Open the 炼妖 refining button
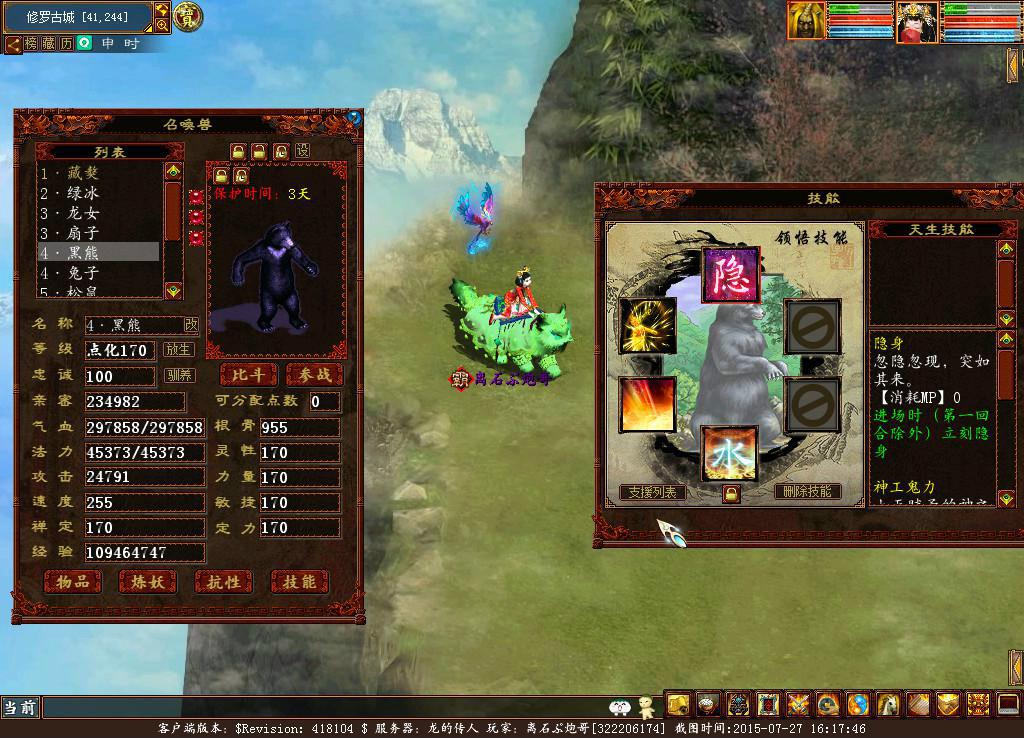 147,581
